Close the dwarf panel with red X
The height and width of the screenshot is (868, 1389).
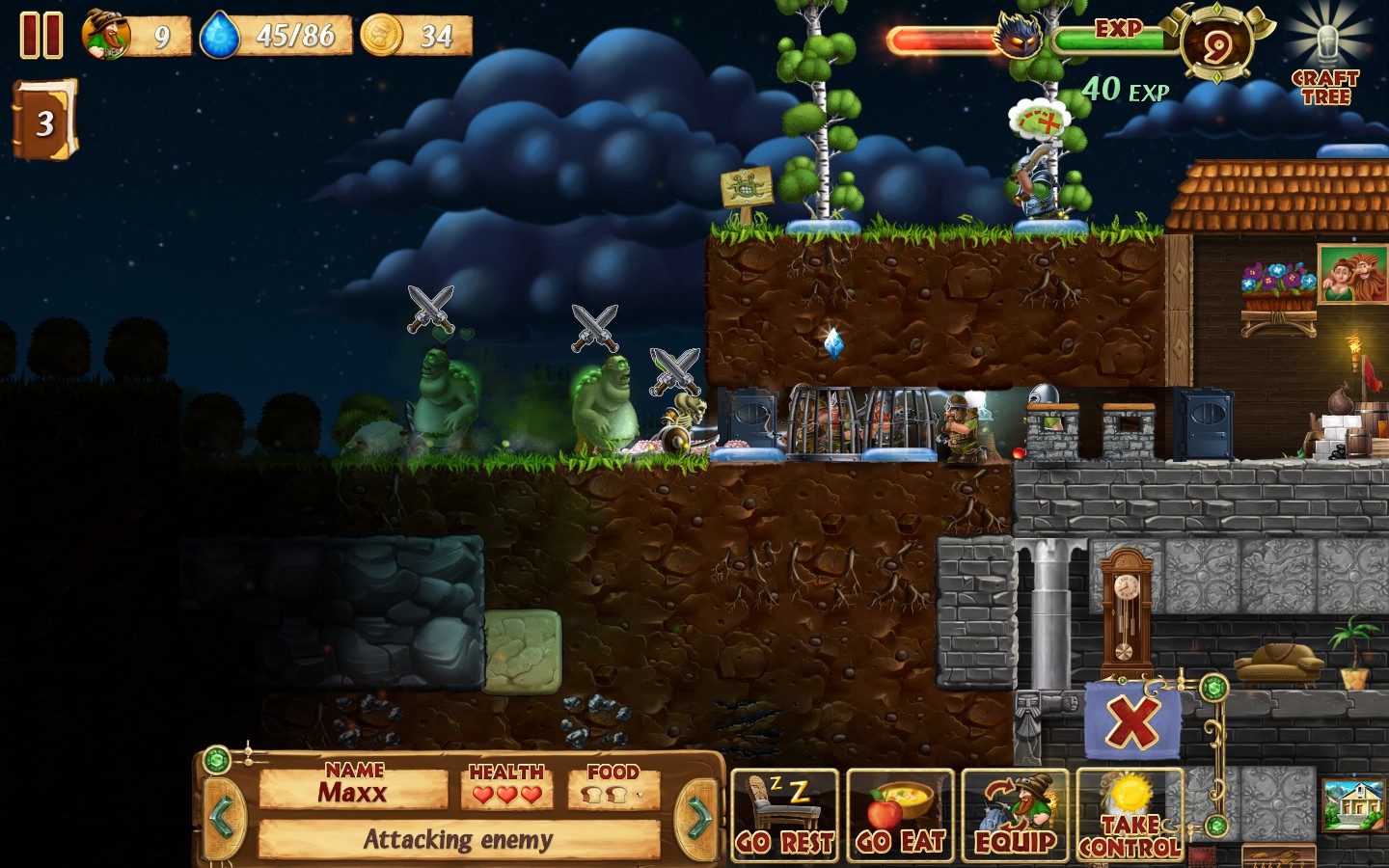(1131, 720)
